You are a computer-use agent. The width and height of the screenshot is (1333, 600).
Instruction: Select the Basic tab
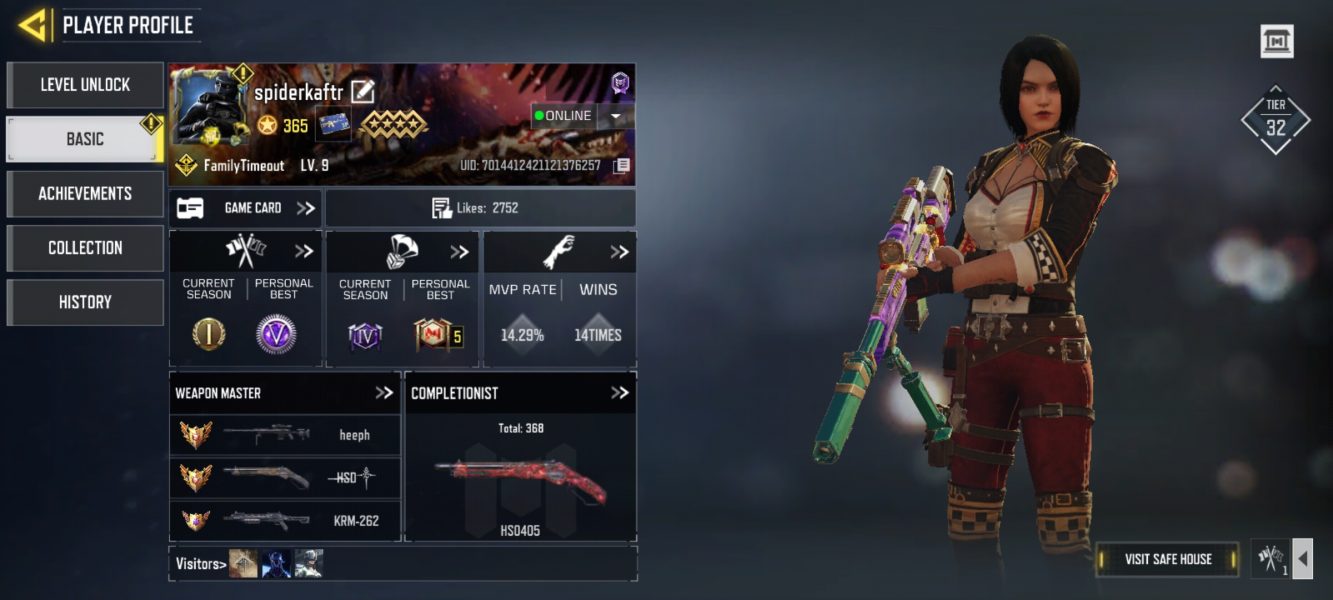pos(85,139)
